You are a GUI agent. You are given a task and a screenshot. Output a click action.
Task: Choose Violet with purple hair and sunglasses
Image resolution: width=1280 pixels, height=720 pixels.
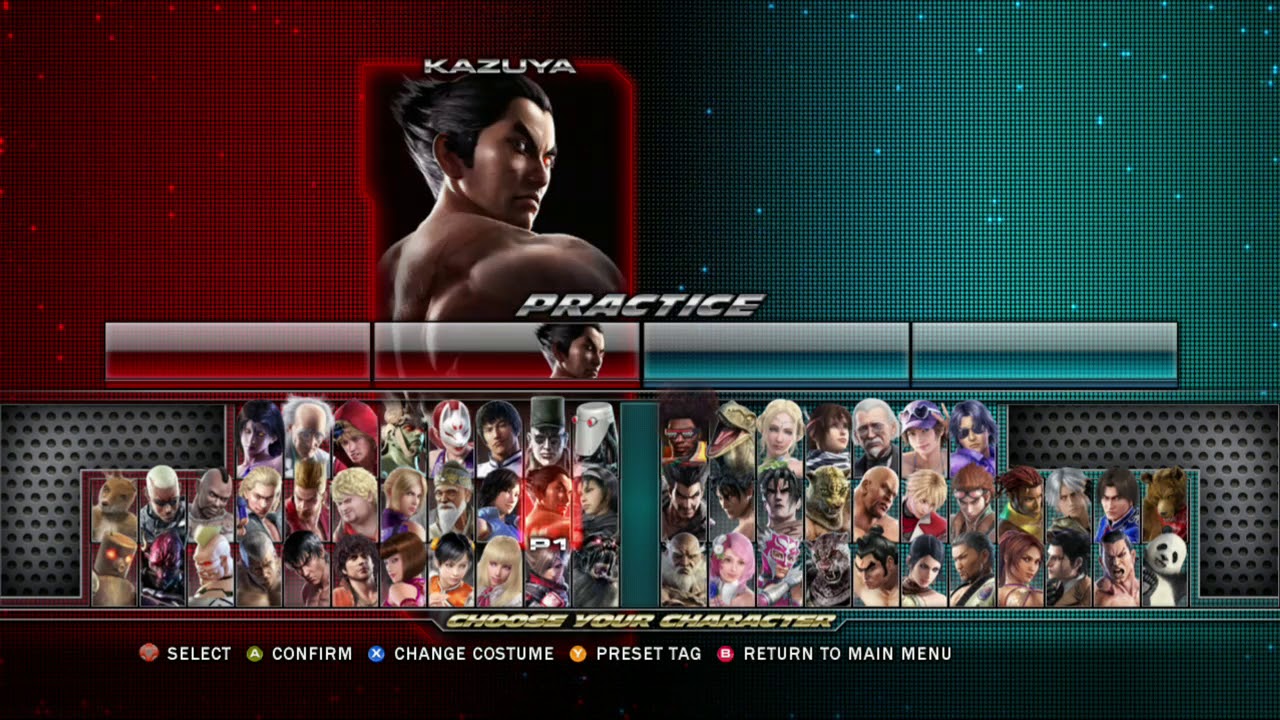click(x=972, y=434)
